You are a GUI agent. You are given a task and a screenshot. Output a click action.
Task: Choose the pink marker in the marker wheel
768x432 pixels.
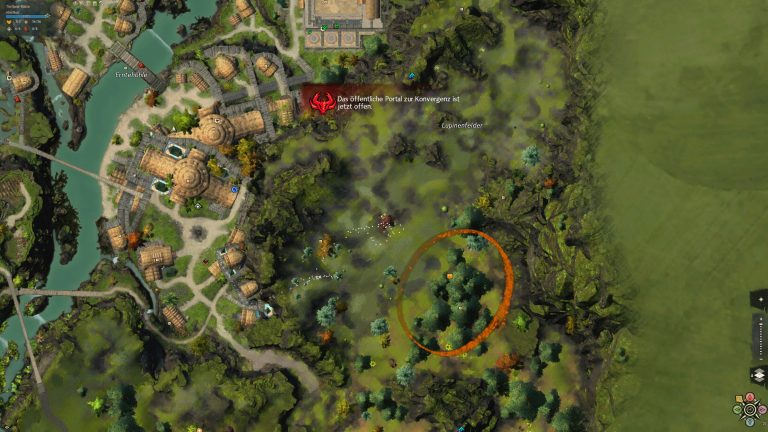[761, 409]
